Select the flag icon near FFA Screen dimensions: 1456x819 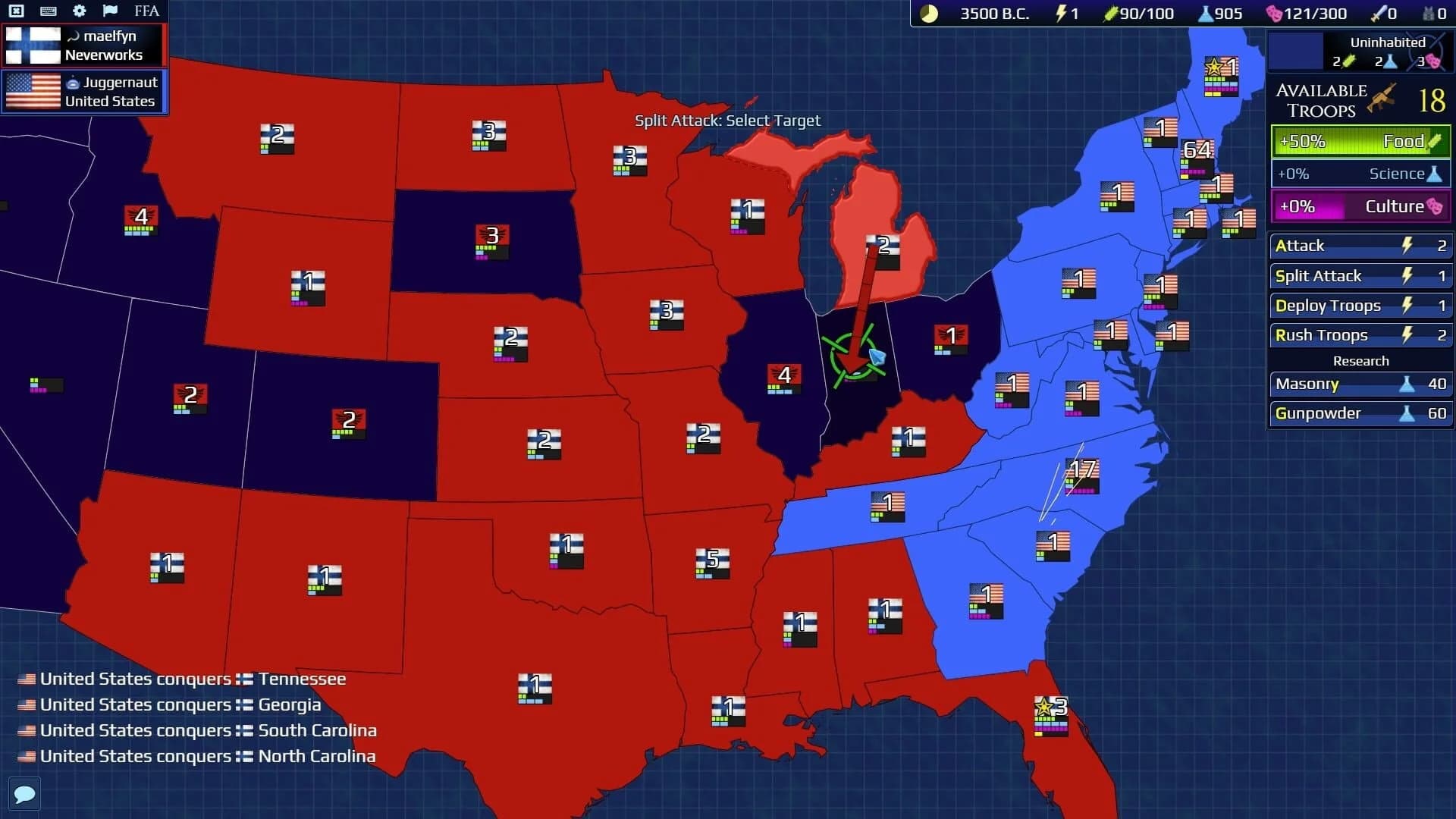point(111,11)
